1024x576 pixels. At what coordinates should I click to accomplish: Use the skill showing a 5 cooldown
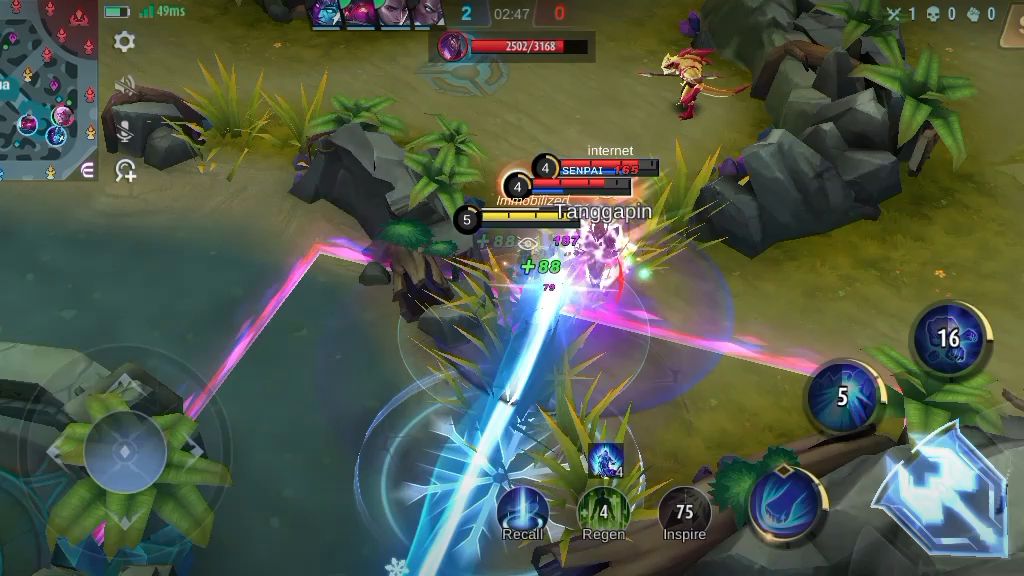[843, 397]
